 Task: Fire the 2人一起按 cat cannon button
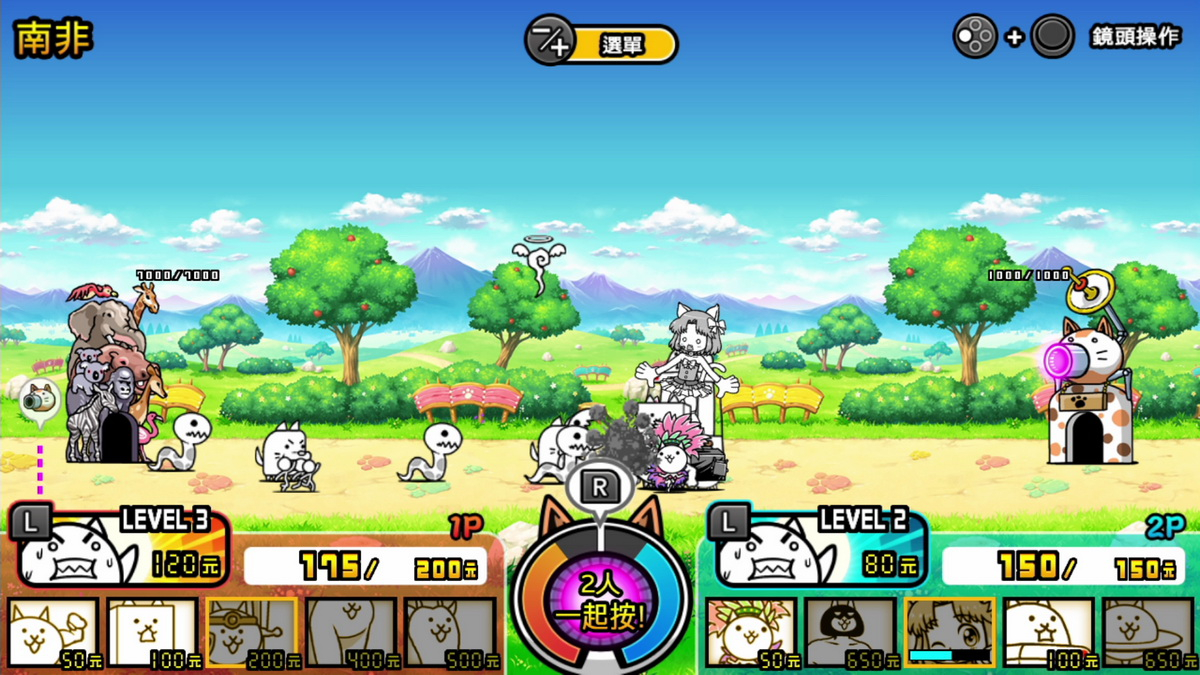[600, 602]
